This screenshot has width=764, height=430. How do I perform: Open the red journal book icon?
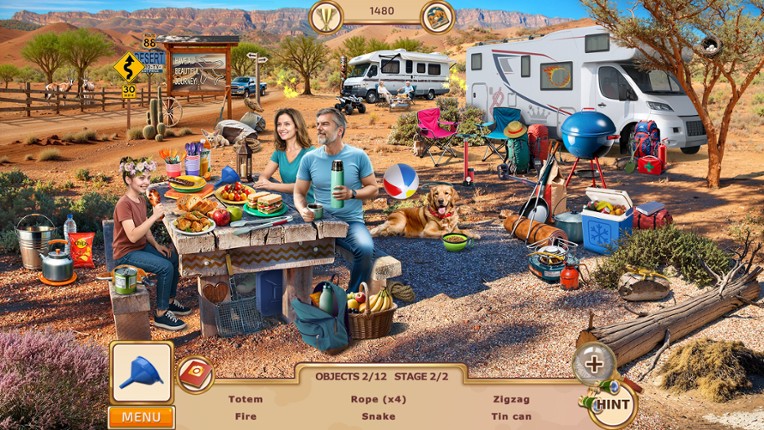click(194, 374)
